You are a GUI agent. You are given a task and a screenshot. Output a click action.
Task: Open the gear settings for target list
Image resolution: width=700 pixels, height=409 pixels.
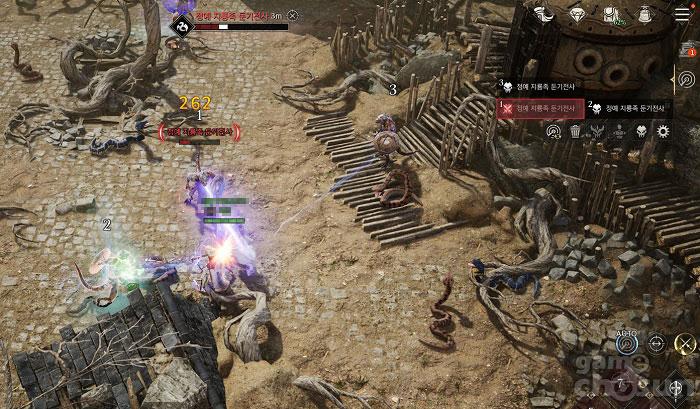662,131
